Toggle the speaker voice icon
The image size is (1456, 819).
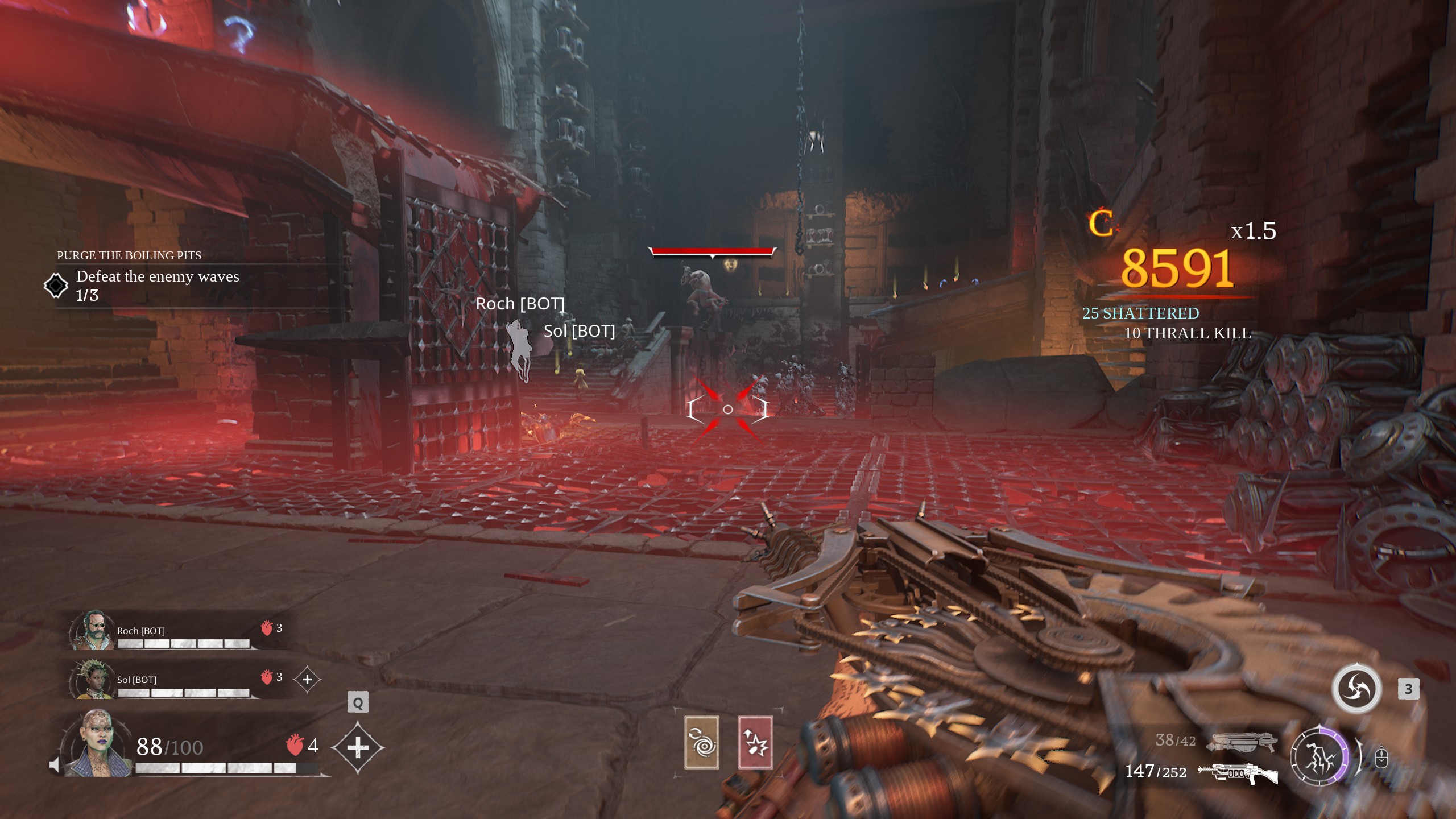click(x=55, y=765)
